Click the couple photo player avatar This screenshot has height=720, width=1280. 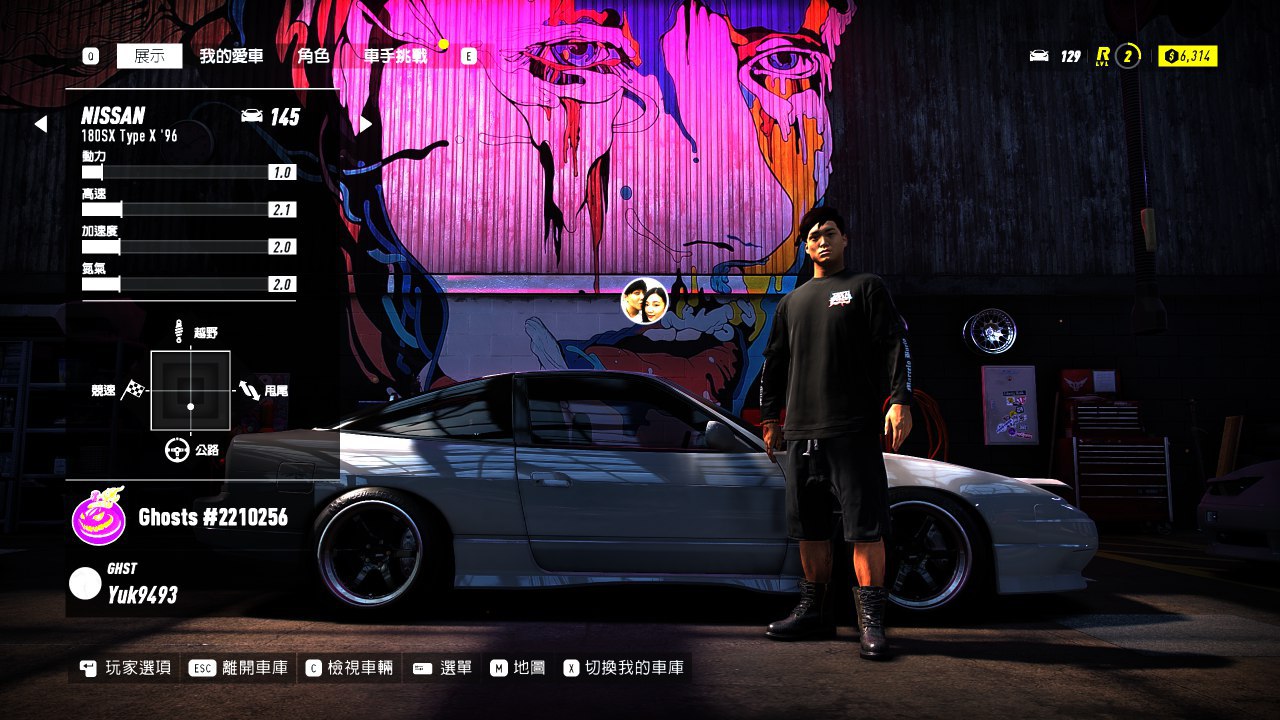(645, 301)
